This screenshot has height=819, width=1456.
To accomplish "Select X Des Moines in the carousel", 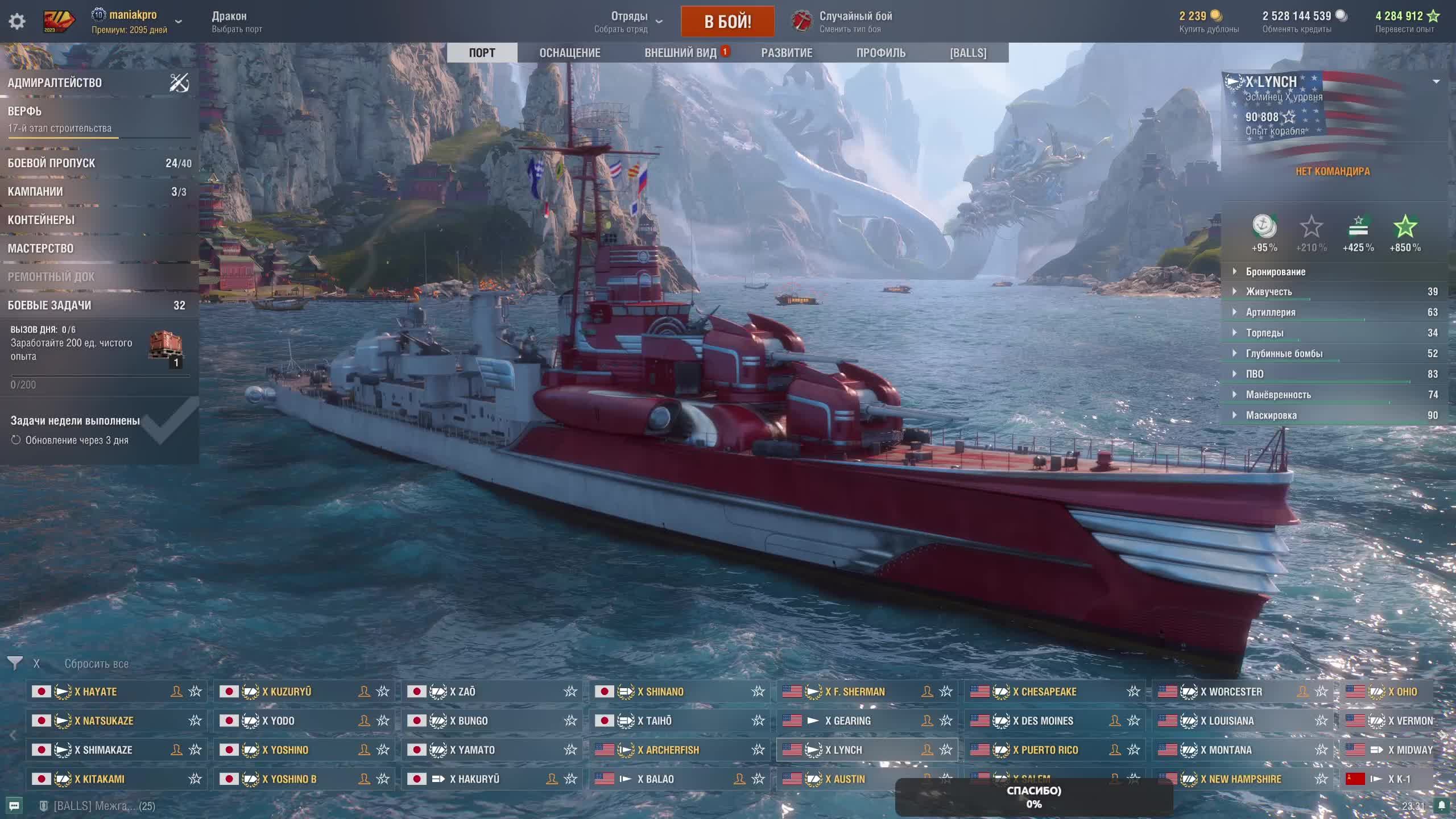I will (1046, 721).
